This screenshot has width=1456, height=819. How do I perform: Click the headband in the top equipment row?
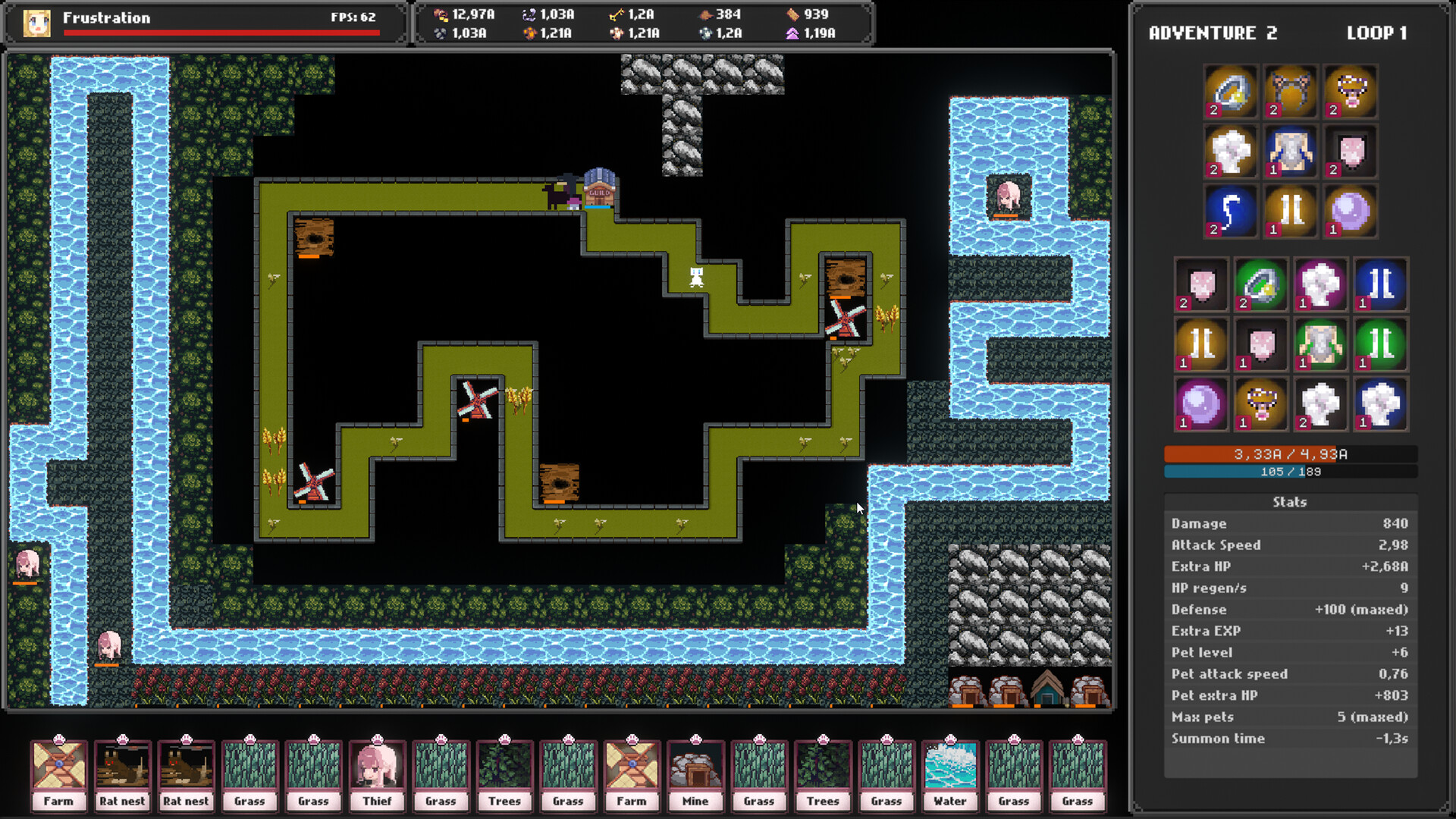[1290, 91]
